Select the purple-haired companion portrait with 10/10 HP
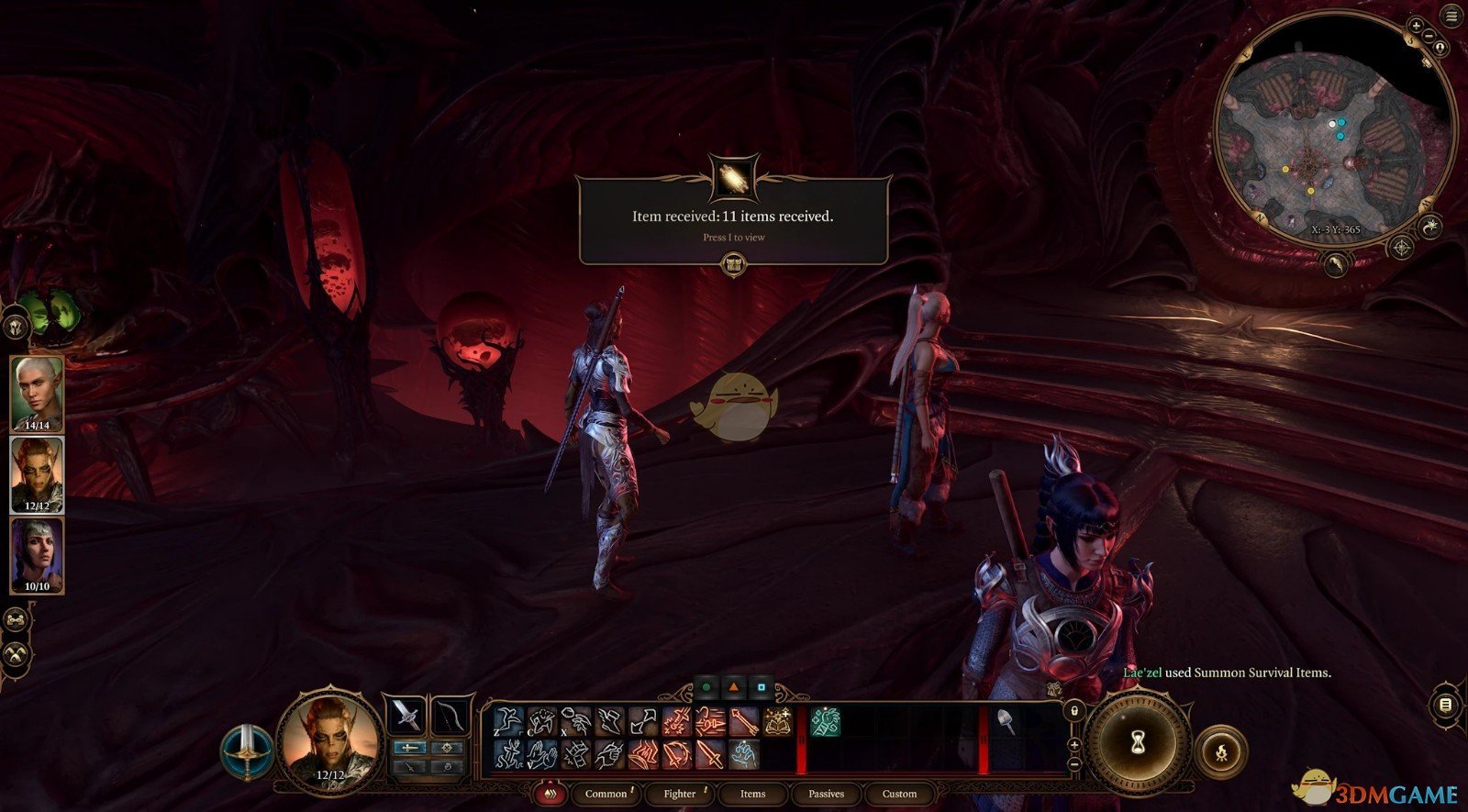 37,554
